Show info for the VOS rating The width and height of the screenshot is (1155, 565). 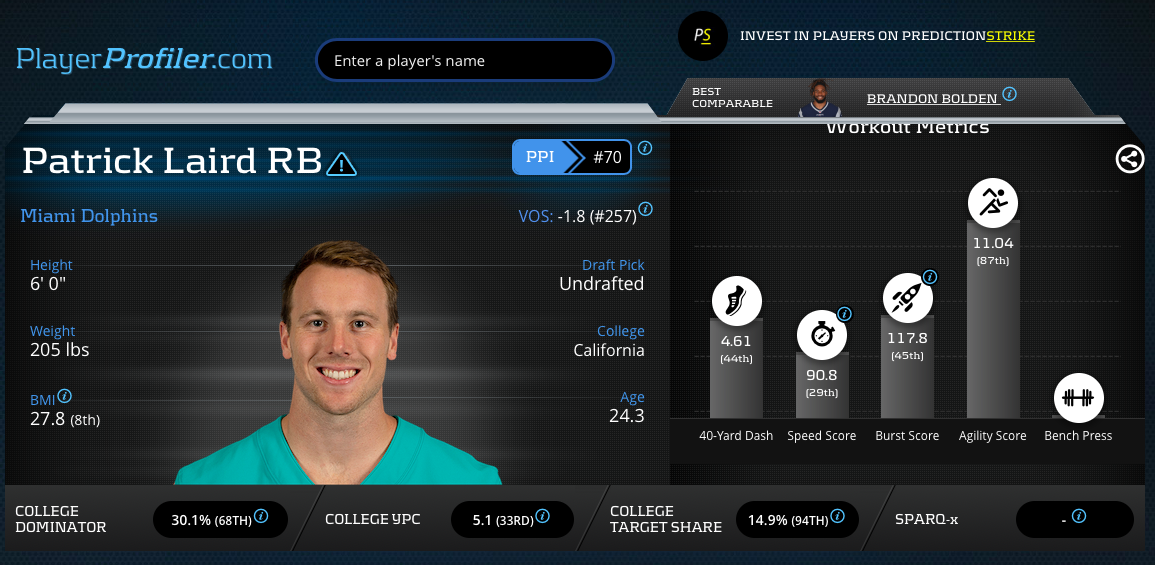click(x=646, y=210)
